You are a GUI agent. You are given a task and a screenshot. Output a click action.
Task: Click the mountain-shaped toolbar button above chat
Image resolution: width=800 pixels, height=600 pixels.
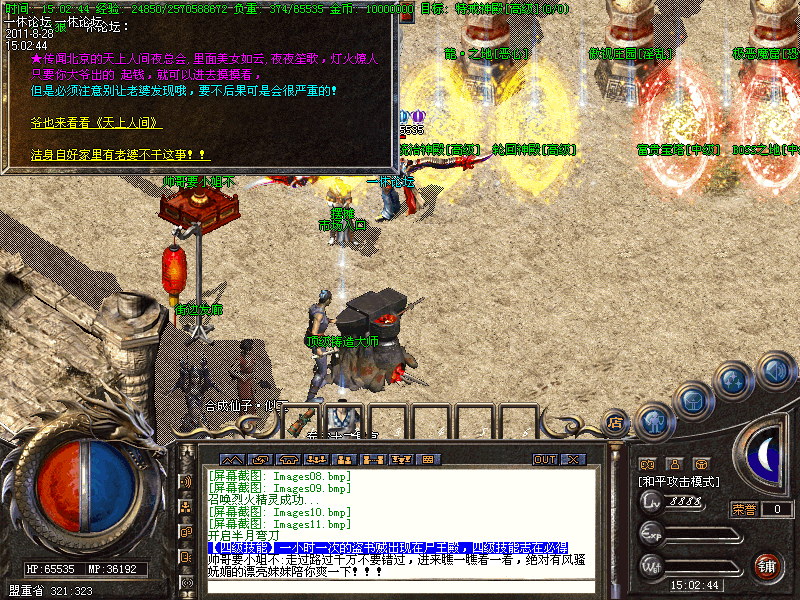point(232,460)
